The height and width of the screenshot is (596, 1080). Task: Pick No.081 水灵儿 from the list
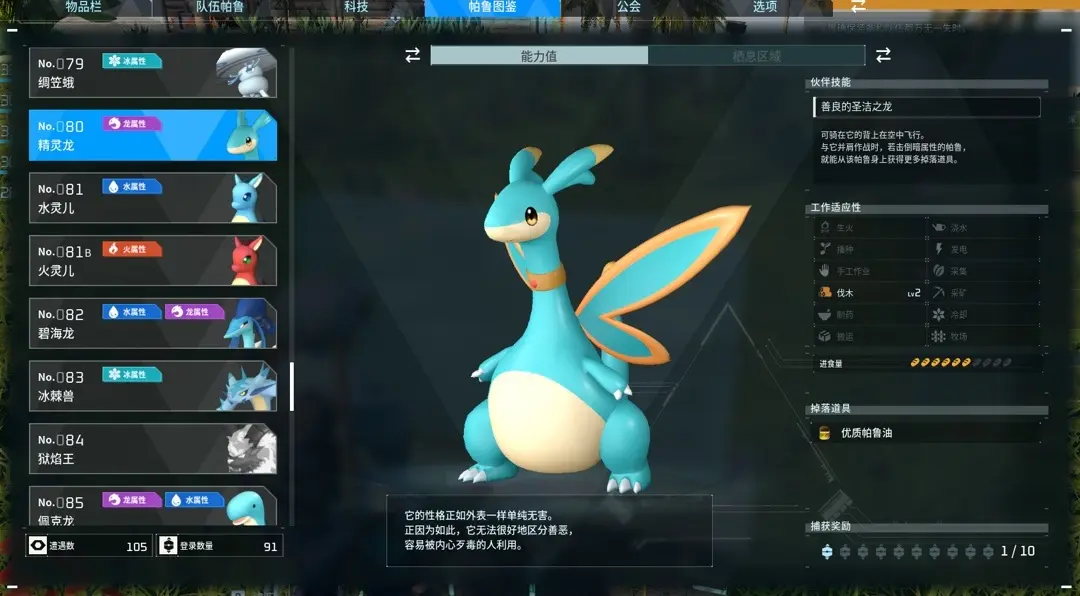153,198
